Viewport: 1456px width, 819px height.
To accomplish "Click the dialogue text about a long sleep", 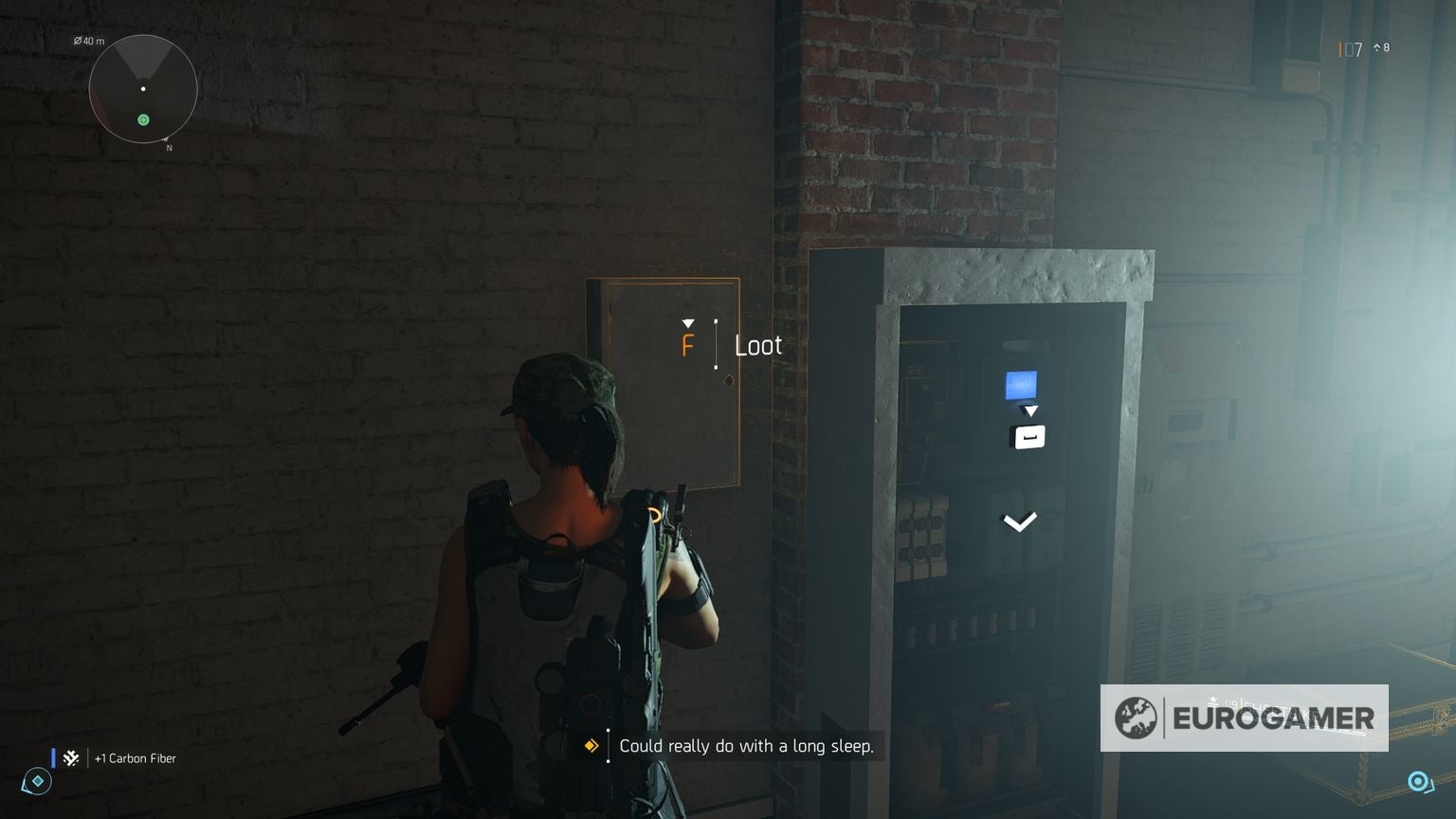I will coord(744,746).
